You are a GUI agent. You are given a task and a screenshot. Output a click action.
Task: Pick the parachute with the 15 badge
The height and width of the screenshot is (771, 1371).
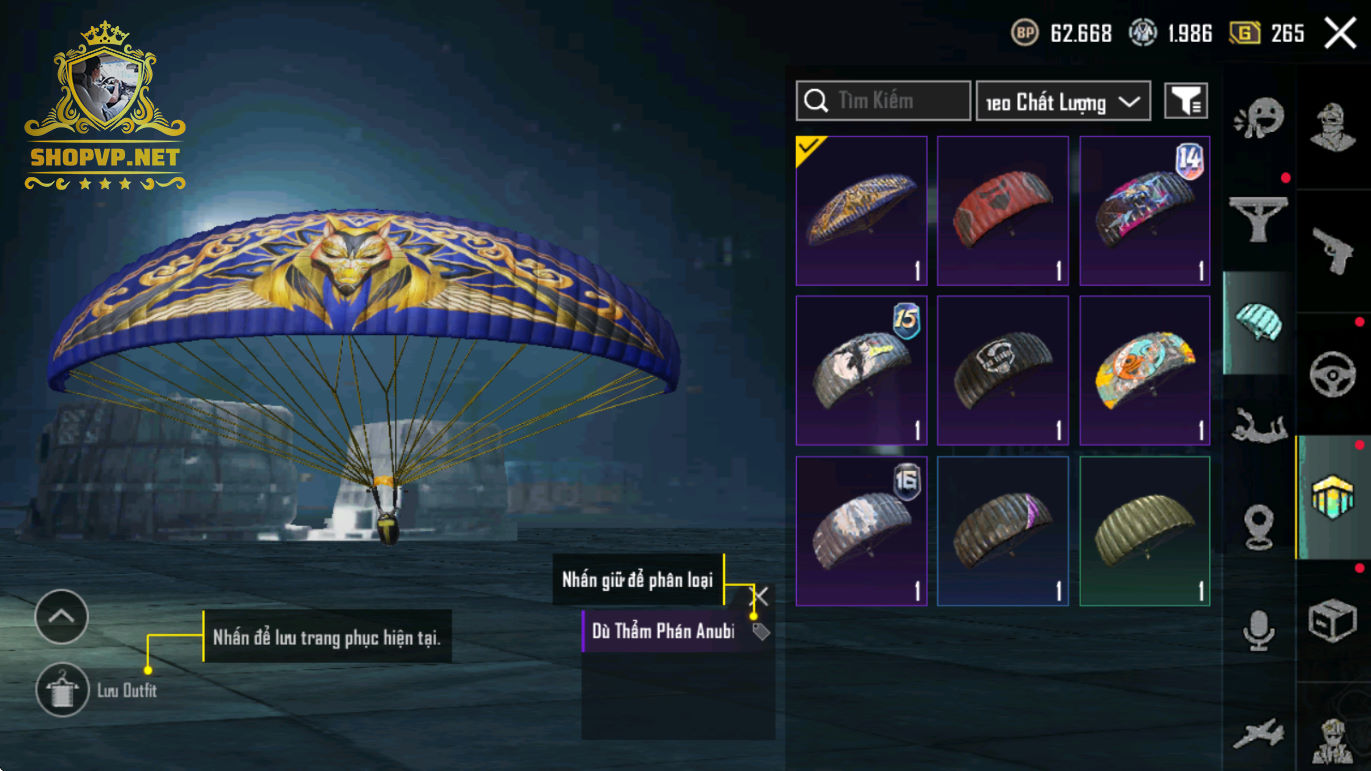[862, 370]
